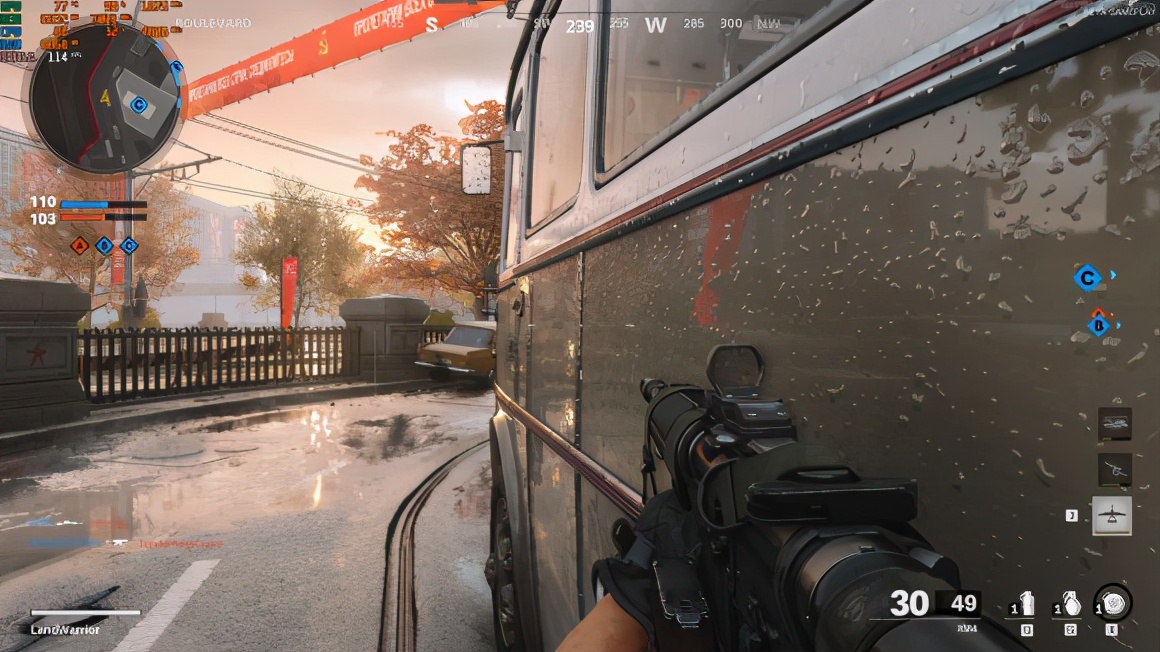Select the B flag in the flag status row

point(105,245)
